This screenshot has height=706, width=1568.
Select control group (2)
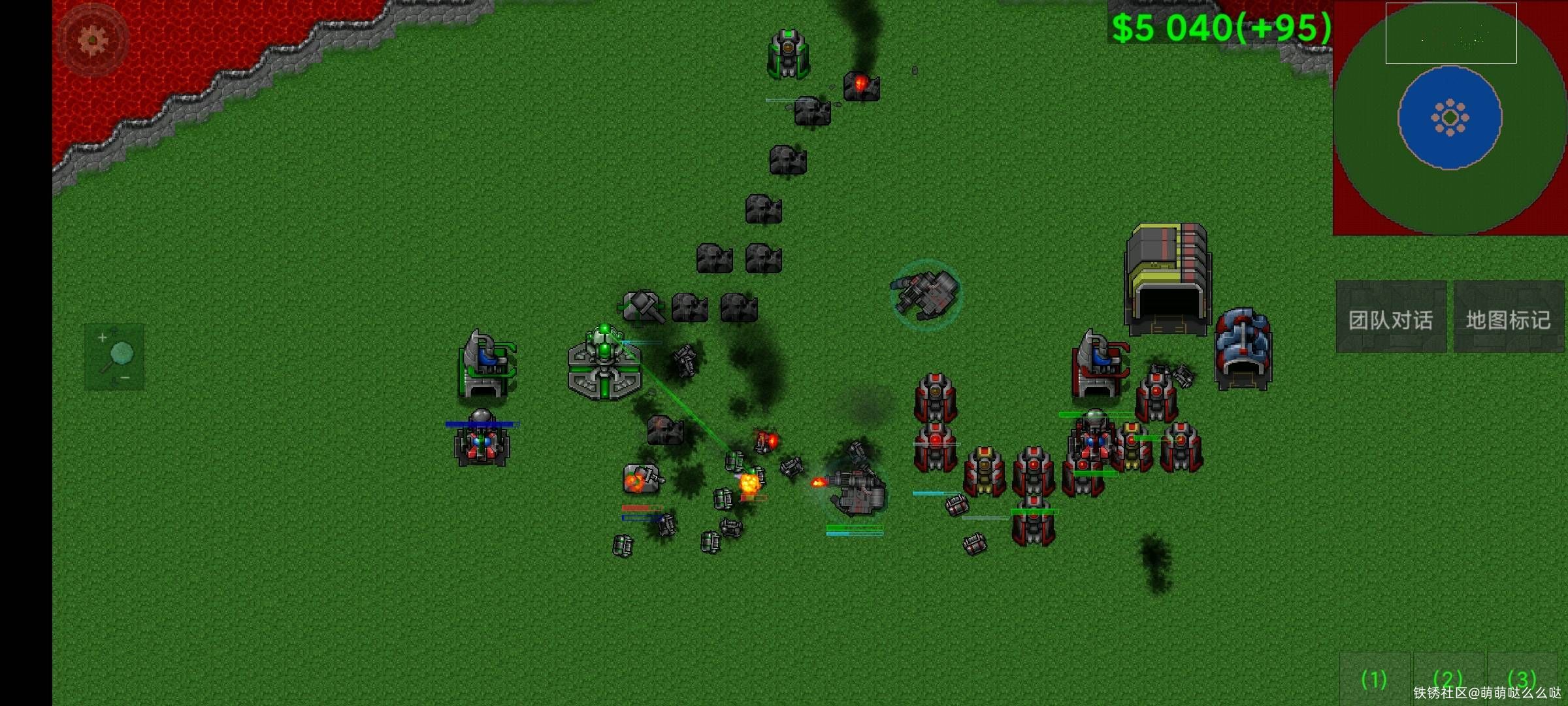1448,679
